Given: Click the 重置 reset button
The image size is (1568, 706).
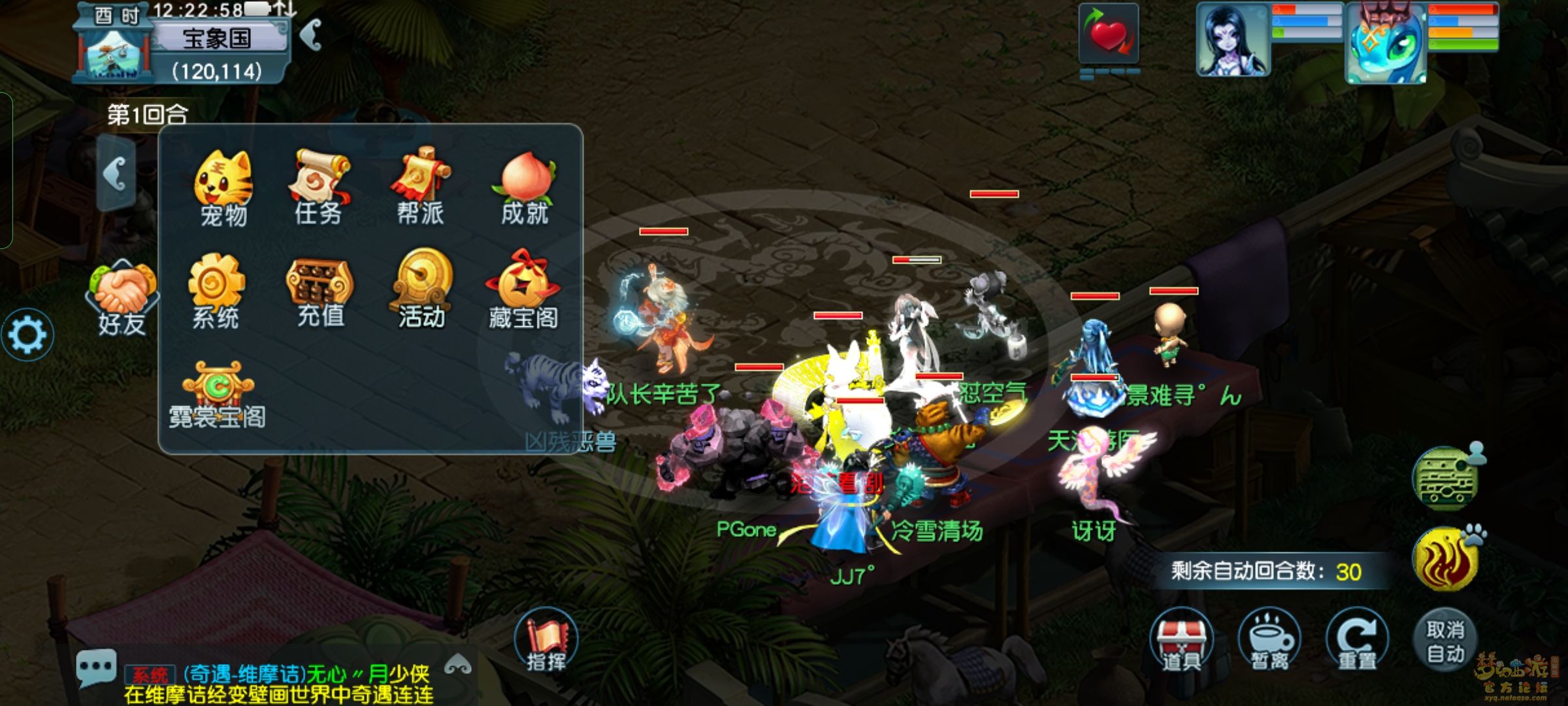Looking at the screenshot, I should [x=1357, y=641].
